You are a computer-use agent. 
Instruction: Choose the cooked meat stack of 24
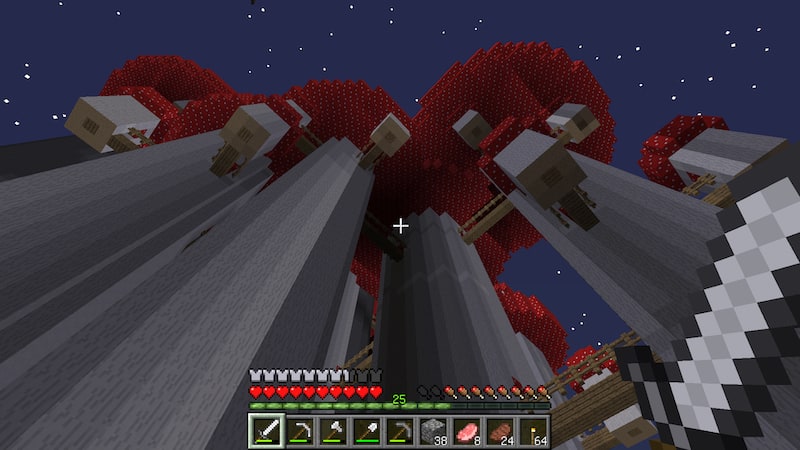click(x=499, y=431)
